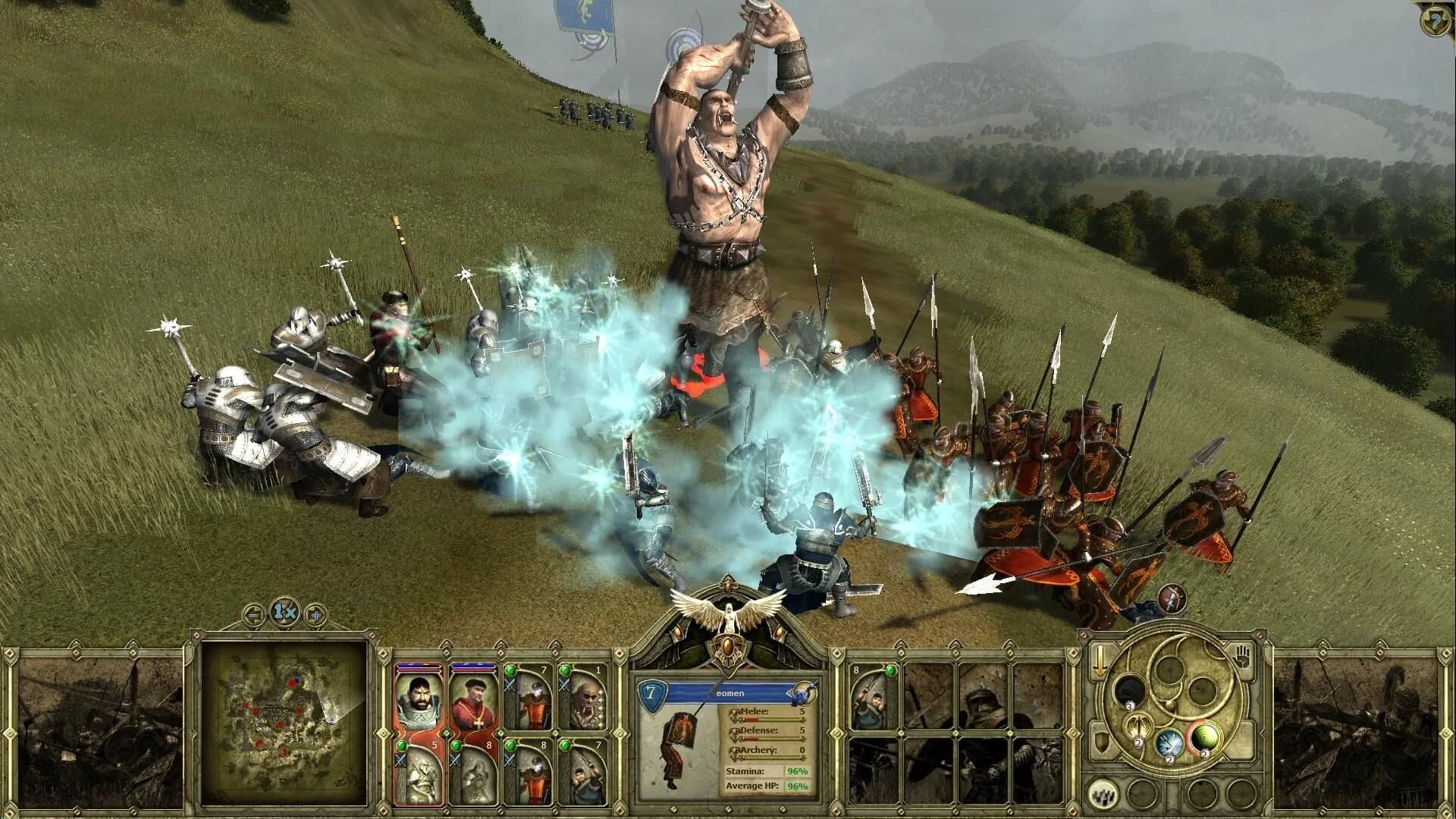This screenshot has width=1456, height=819.
Task: Click the level 7 shield emblem on the unit panel
Action: [652, 692]
